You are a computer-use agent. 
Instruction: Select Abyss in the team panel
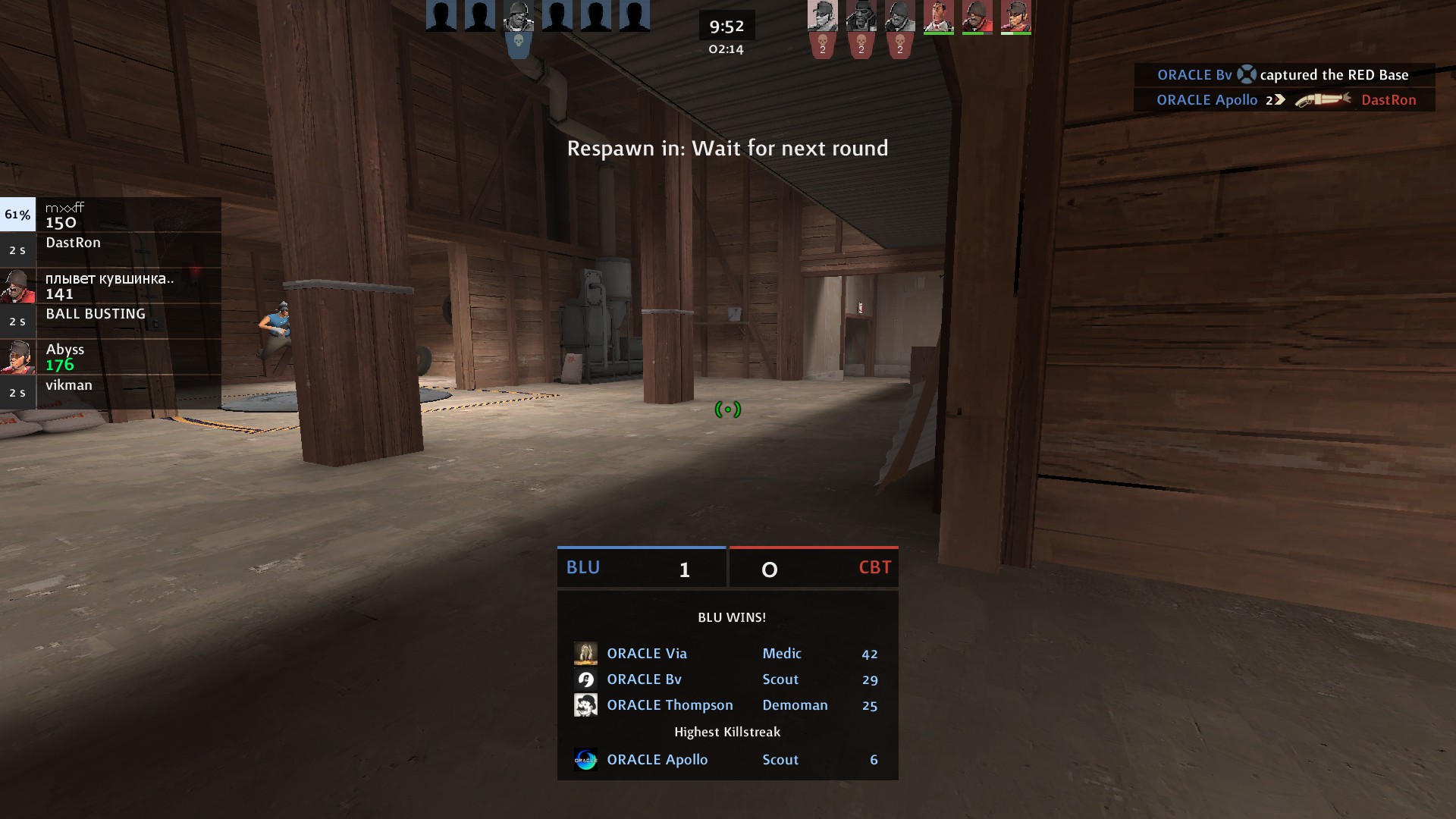coord(111,357)
